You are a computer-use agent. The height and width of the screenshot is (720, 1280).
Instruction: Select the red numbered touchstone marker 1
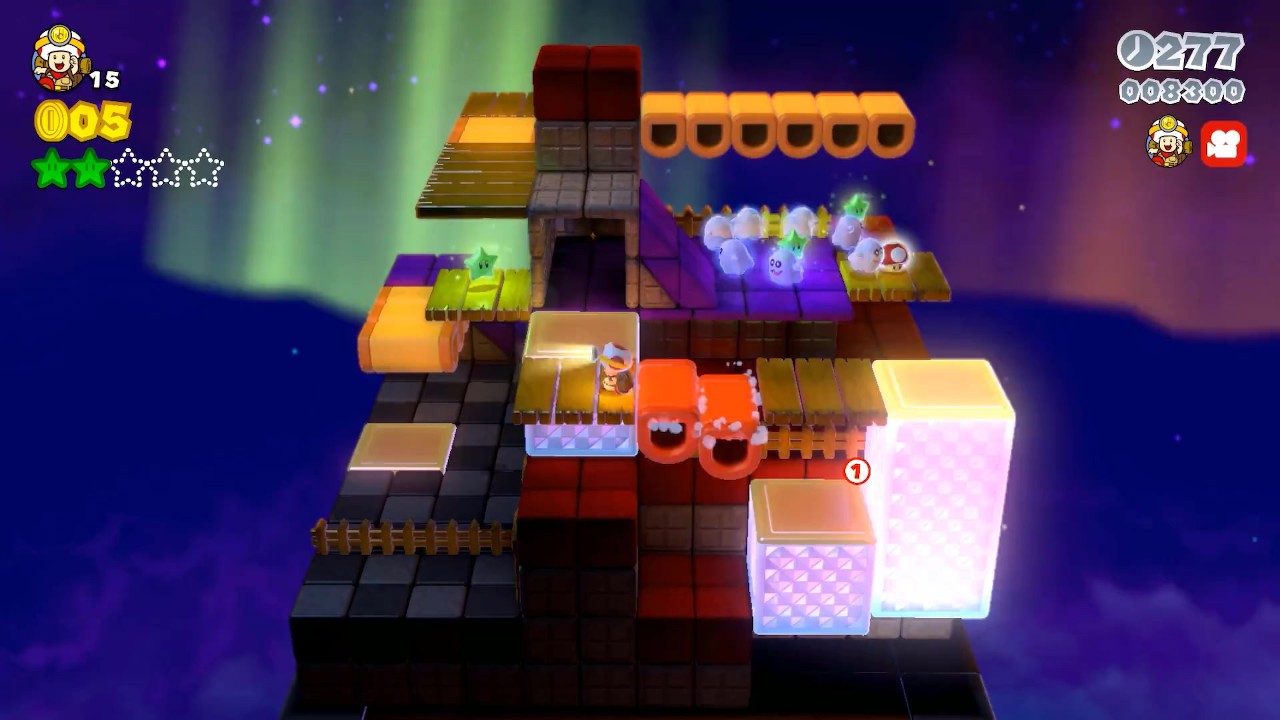pos(854,468)
